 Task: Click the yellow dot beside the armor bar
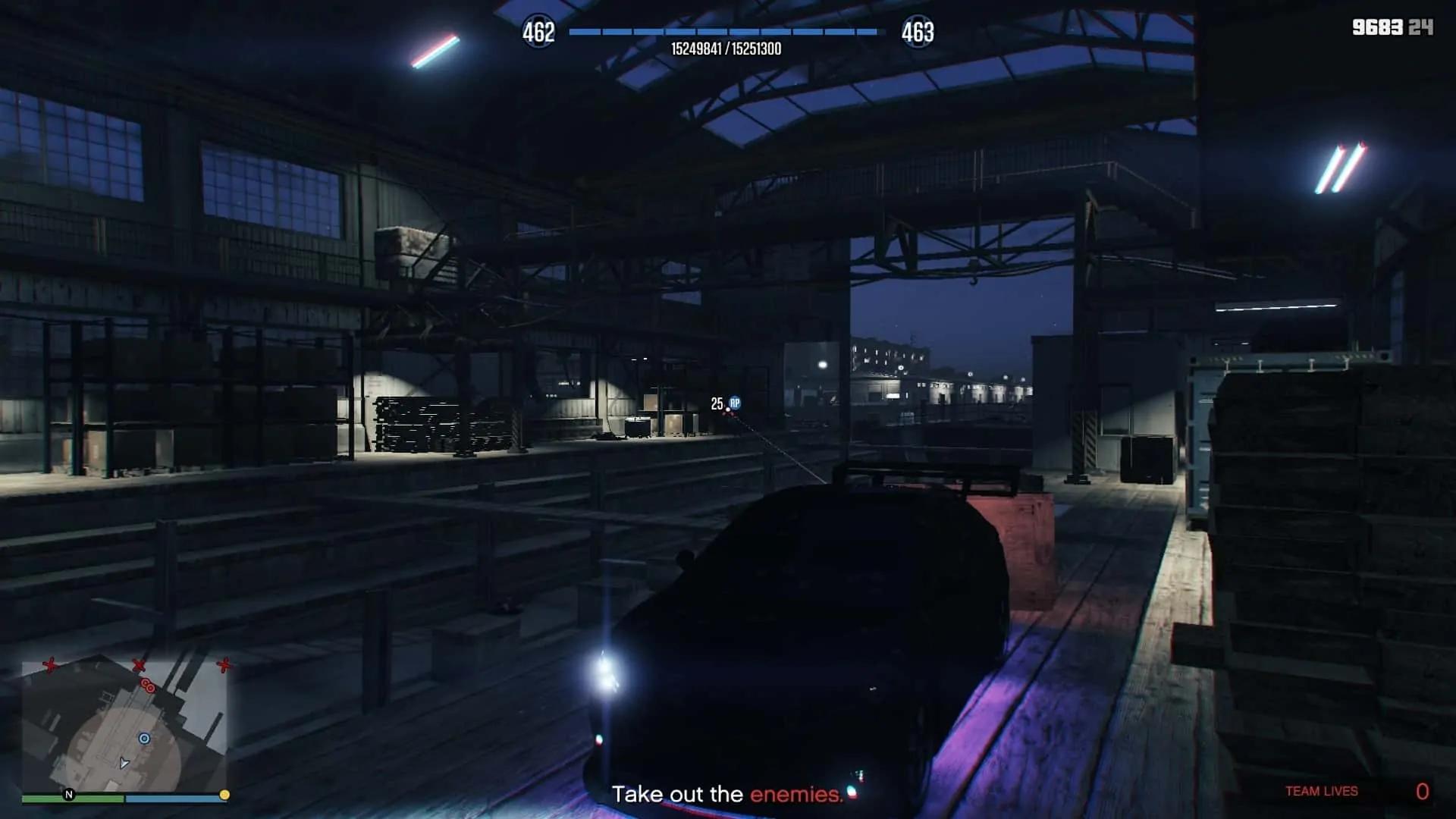coord(225,795)
